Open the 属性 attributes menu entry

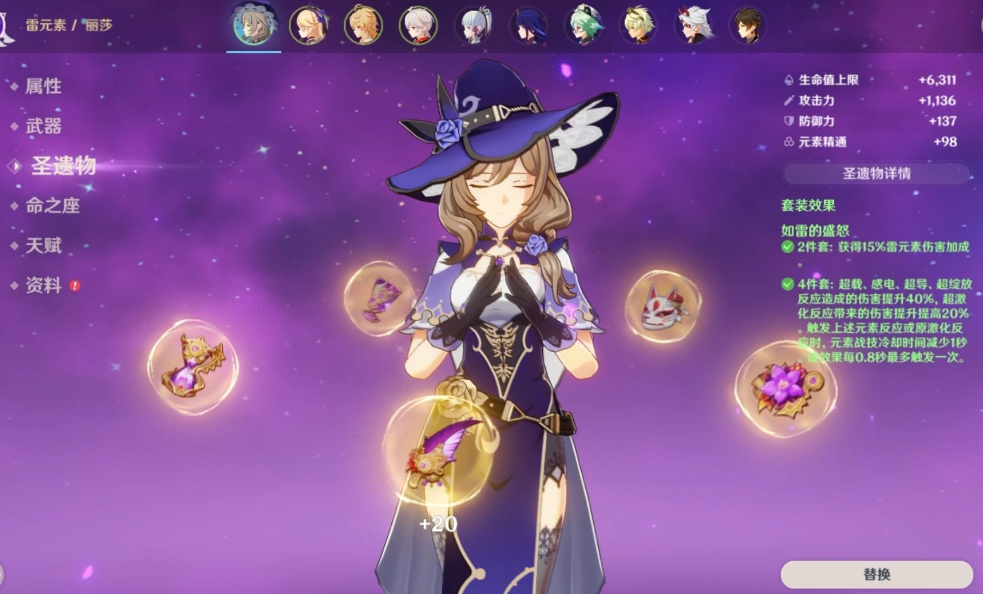point(43,87)
